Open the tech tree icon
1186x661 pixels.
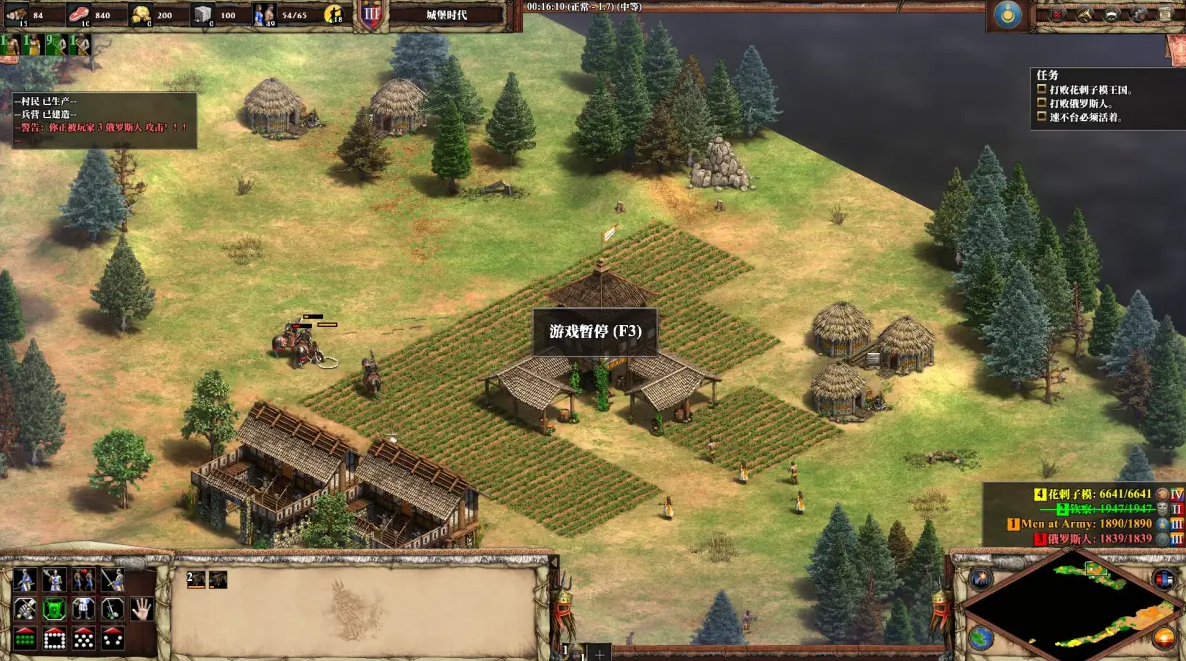click(1138, 14)
